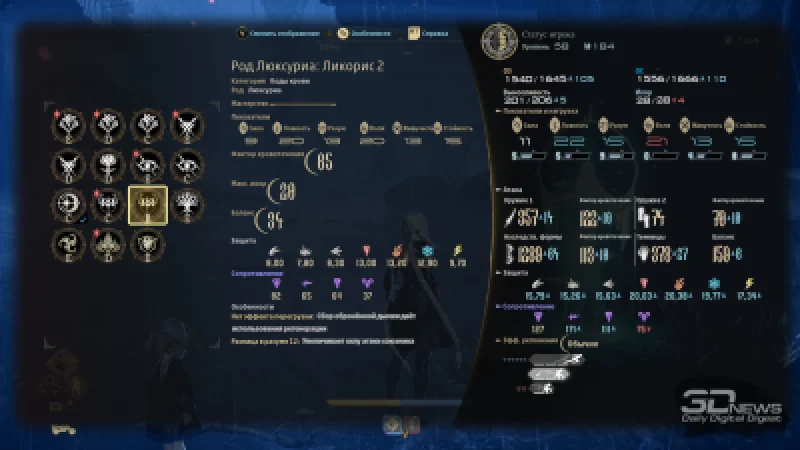Pick the white tree blood code icon
800x450 pixels.
184,203
